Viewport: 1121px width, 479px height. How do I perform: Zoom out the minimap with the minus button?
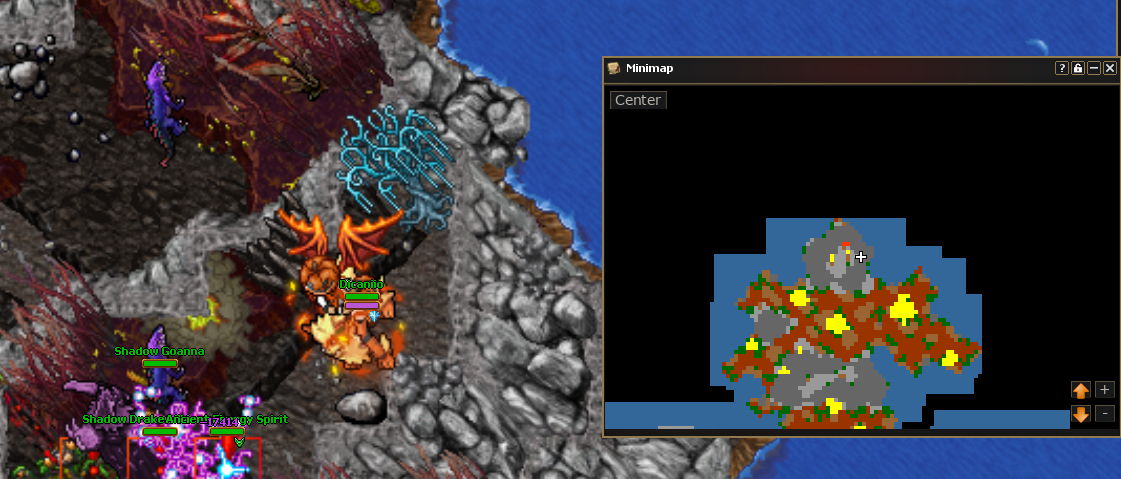1104,413
